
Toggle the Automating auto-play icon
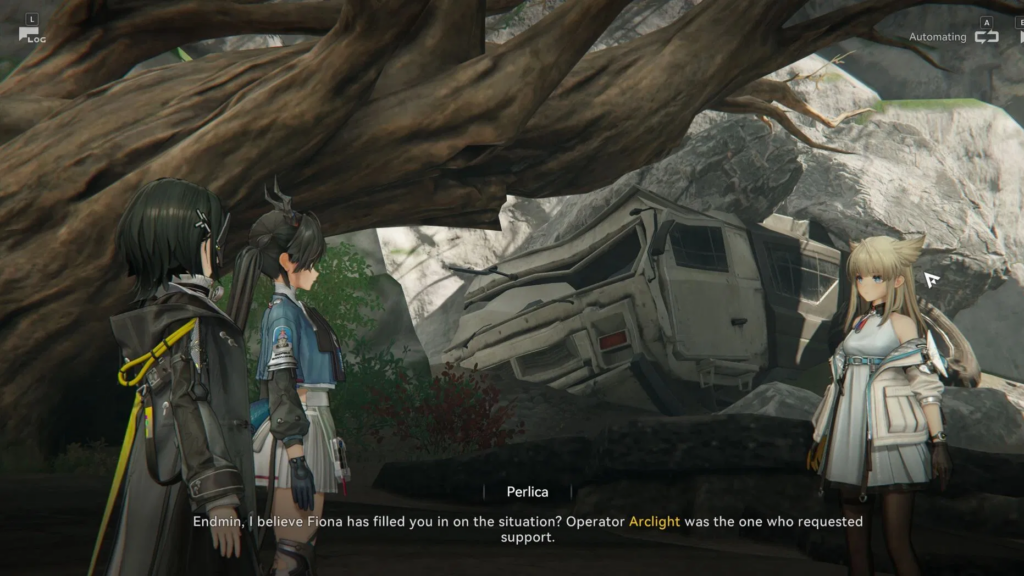[986, 36]
